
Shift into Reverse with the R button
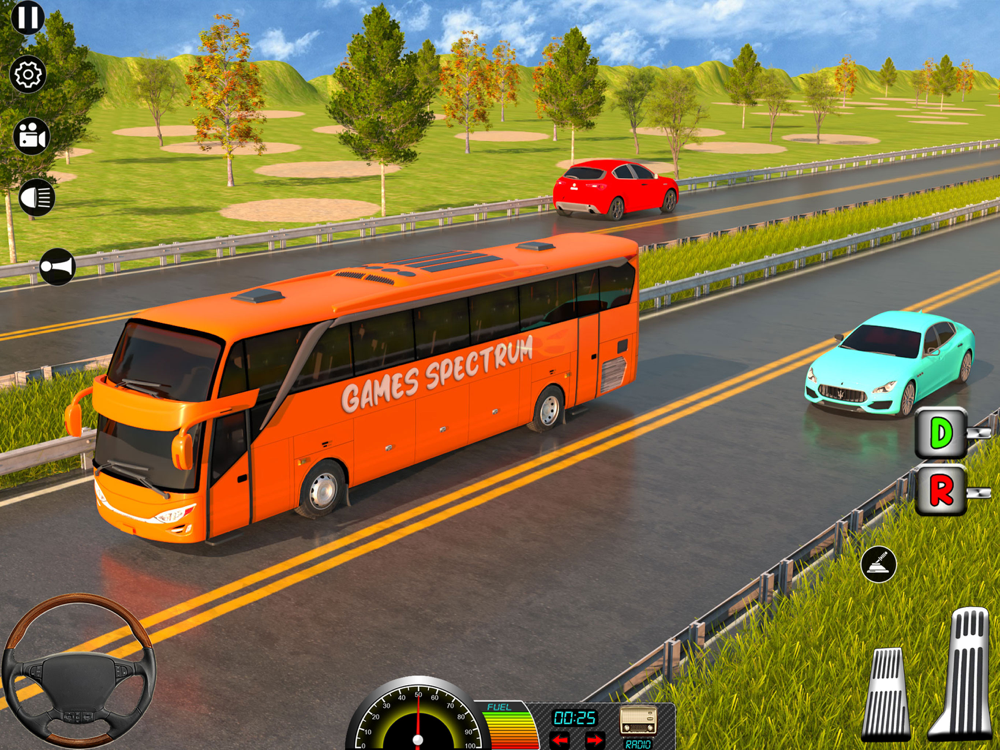point(941,490)
